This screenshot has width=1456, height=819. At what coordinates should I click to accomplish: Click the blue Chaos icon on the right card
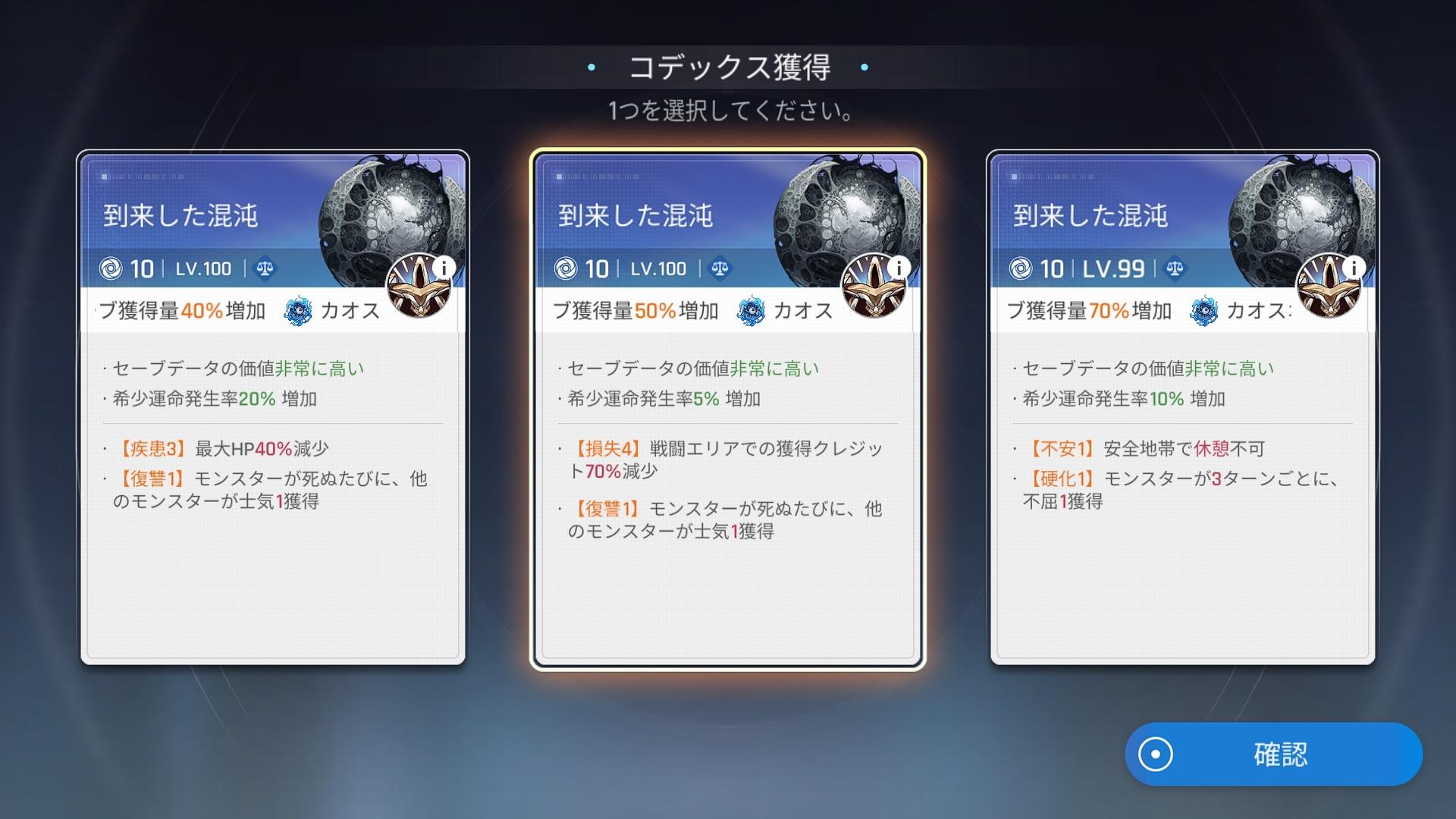tap(1204, 310)
